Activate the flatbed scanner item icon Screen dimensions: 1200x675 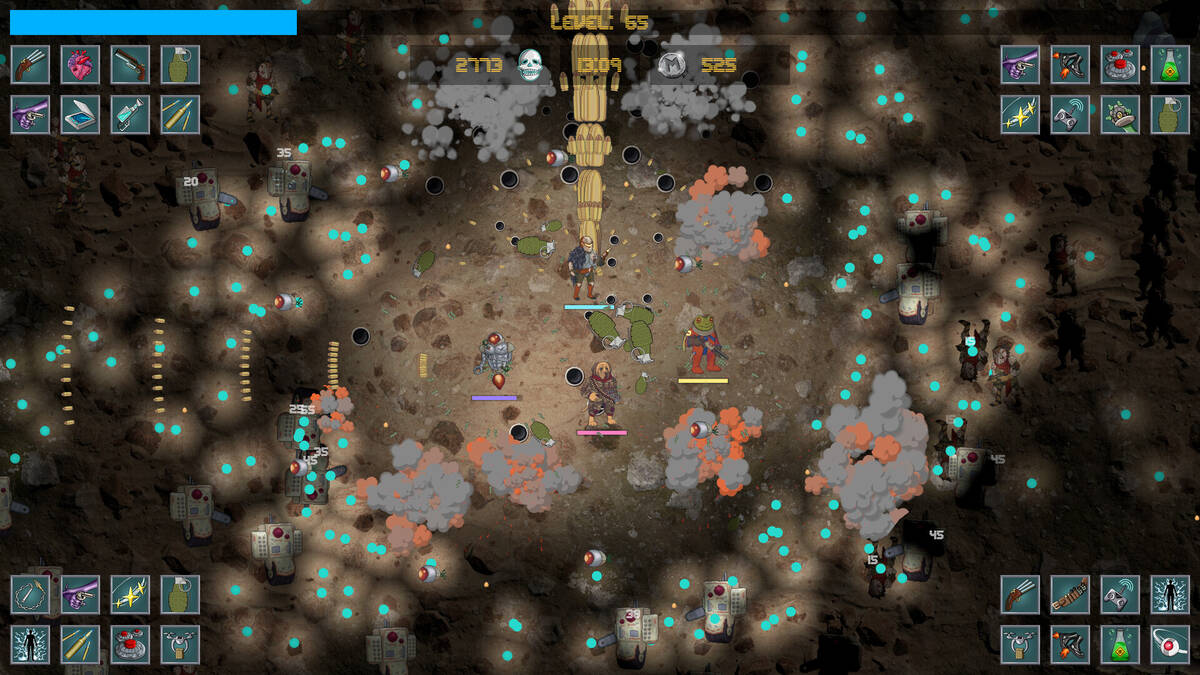click(x=80, y=114)
